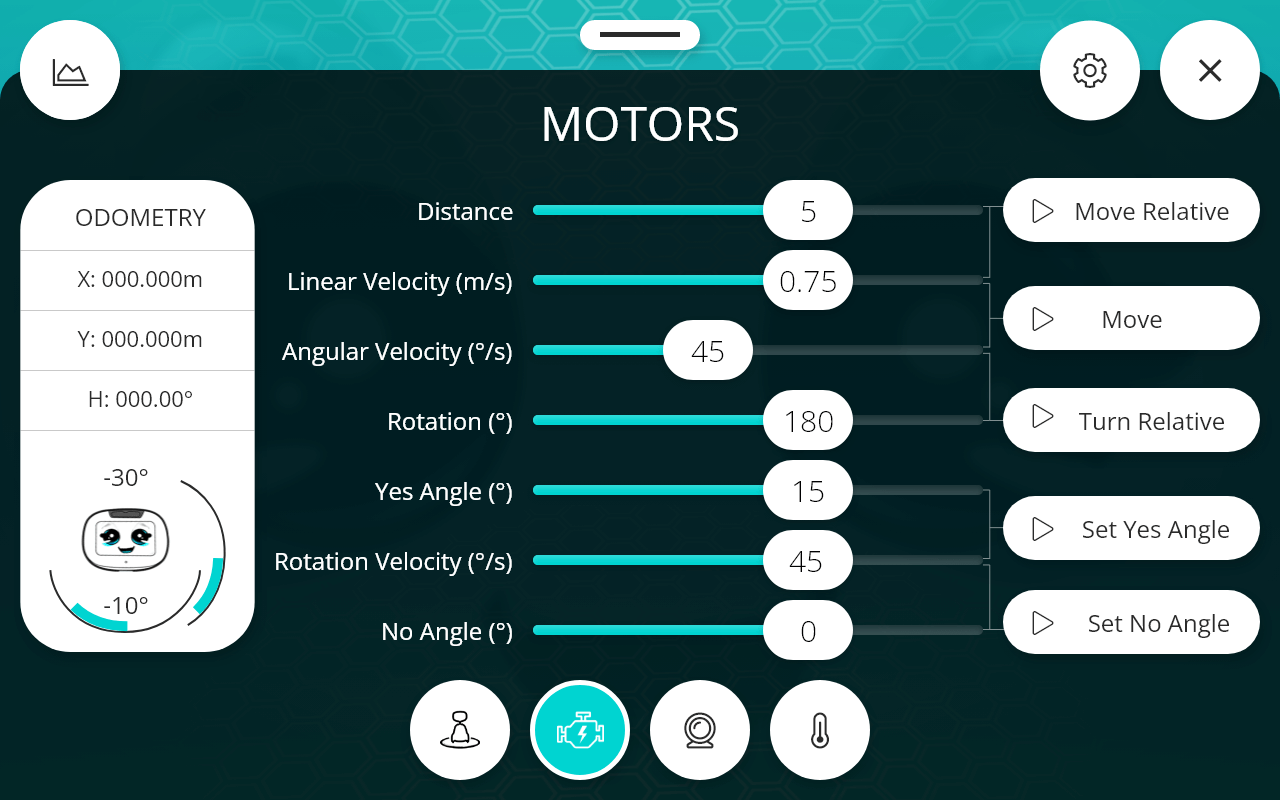Apply the Set Yes Angle command
The height and width of the screenshot is (800, 1280).
click(1130, 529)
